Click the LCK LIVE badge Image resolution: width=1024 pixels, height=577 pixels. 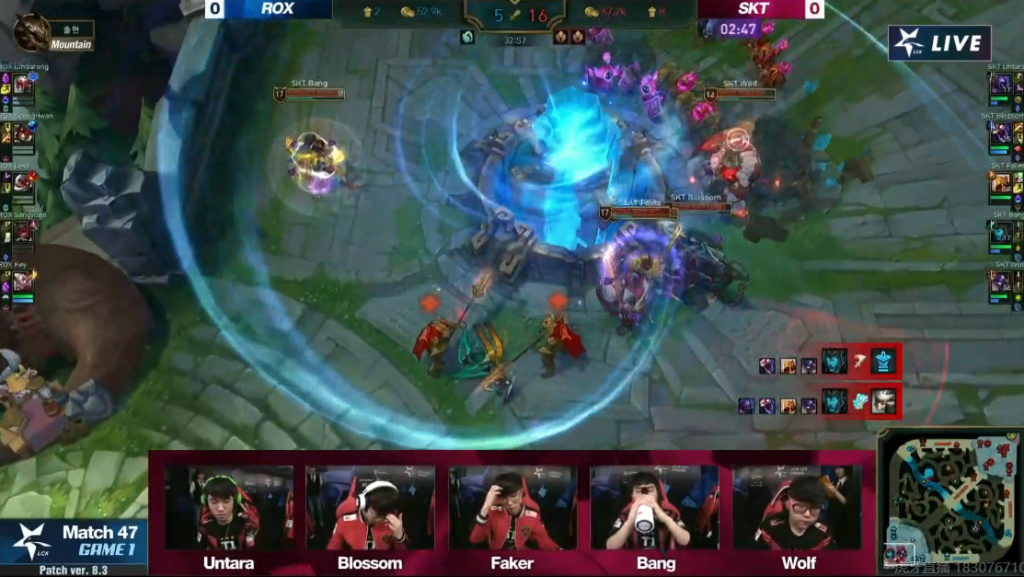[939, 43]
